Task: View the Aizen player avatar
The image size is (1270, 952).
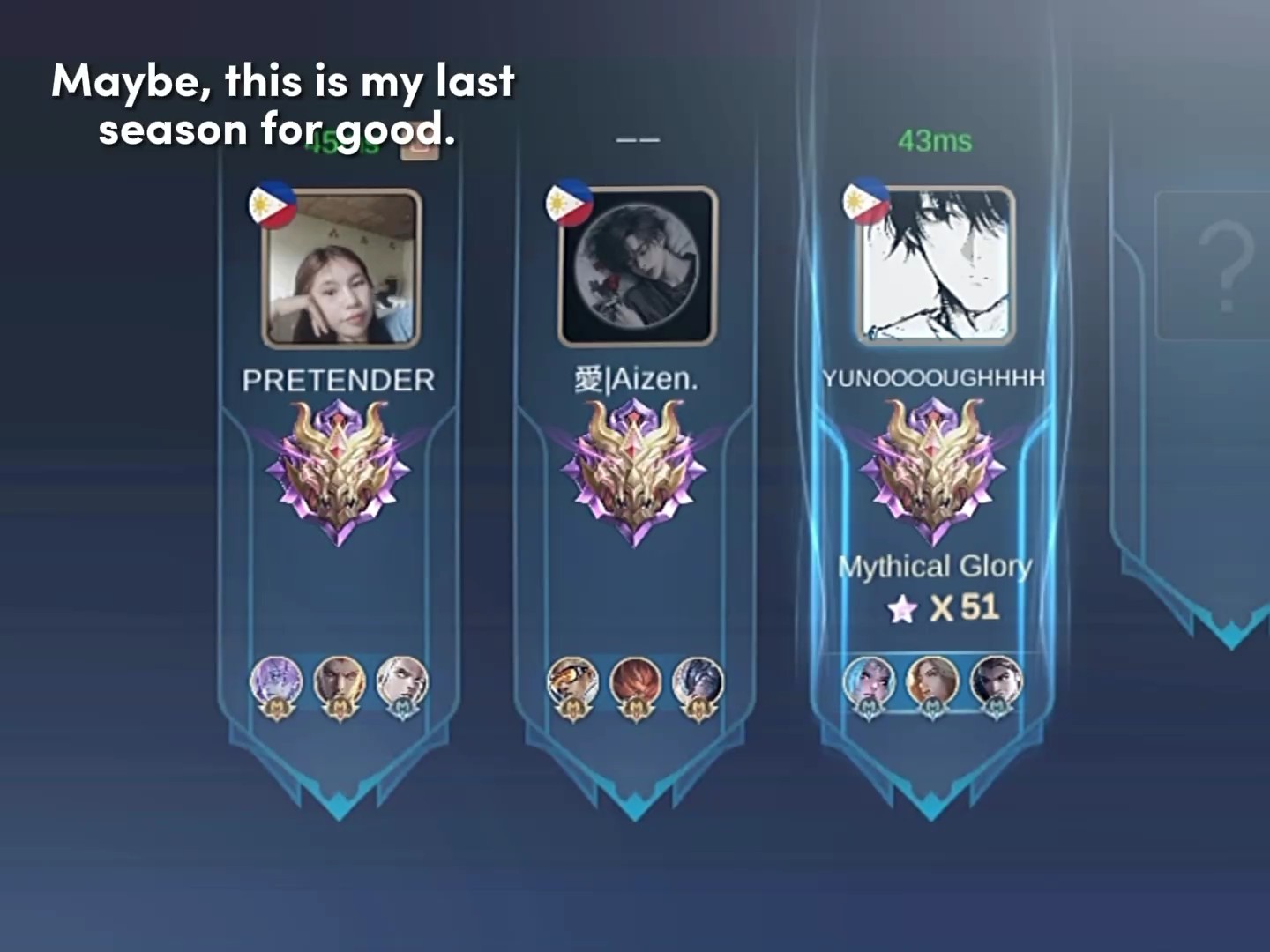Action: click(637, 266)
